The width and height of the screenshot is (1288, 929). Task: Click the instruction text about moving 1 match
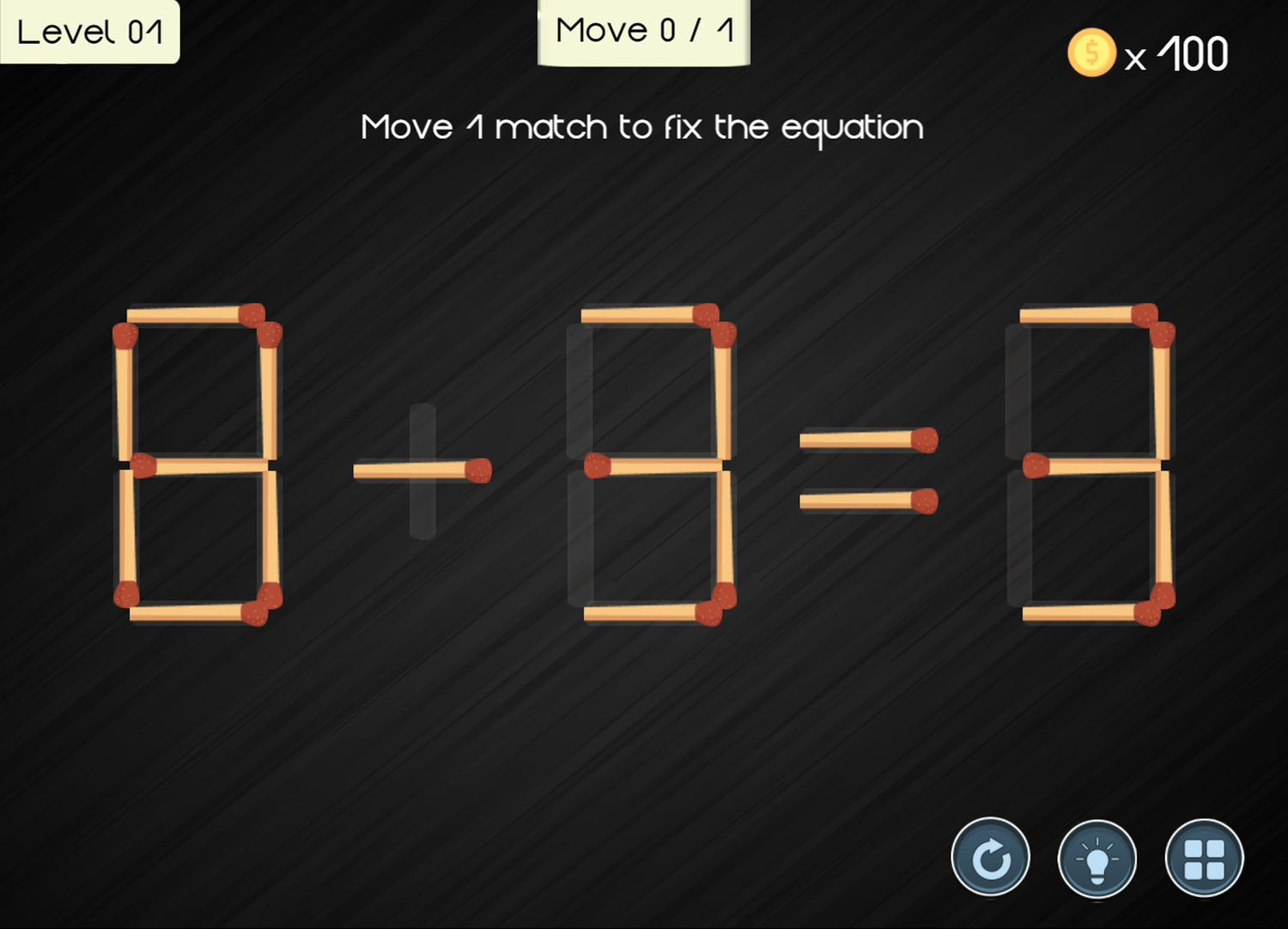tap(643, 126)
